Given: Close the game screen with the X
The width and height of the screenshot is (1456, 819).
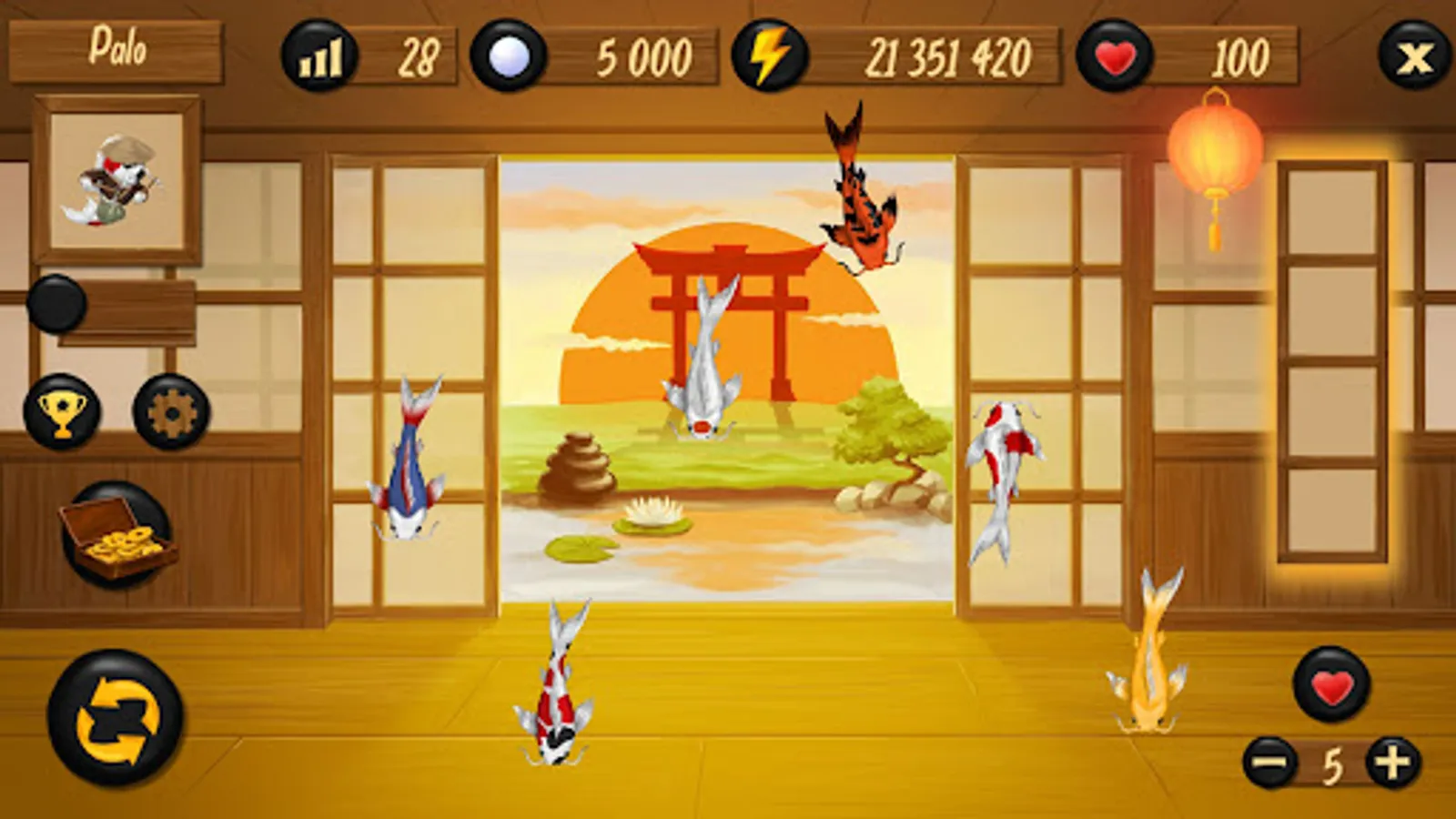Looking at the screenshot, I should (1412, 56).
